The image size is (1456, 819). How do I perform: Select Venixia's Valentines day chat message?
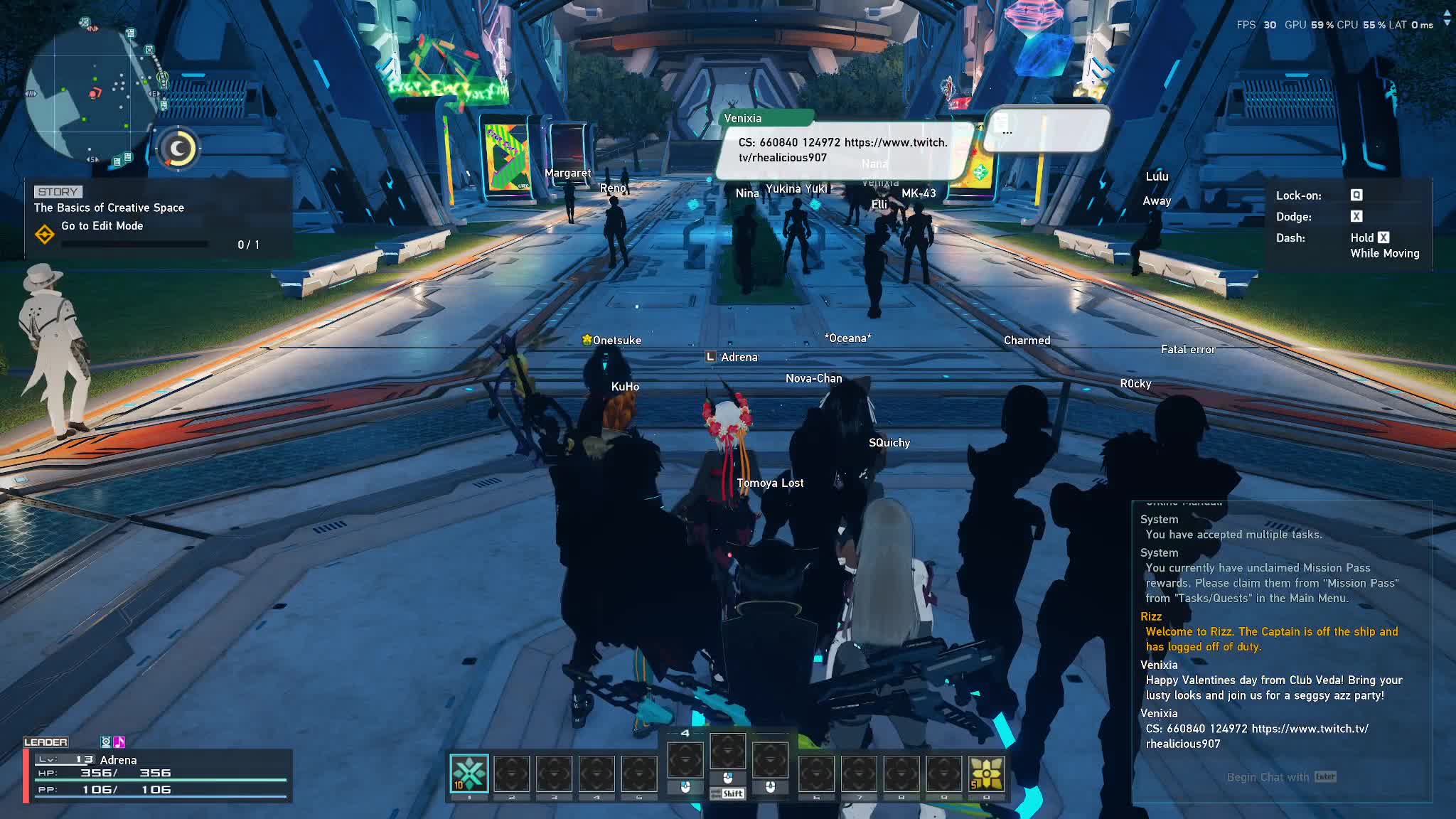pos(1273,687)
